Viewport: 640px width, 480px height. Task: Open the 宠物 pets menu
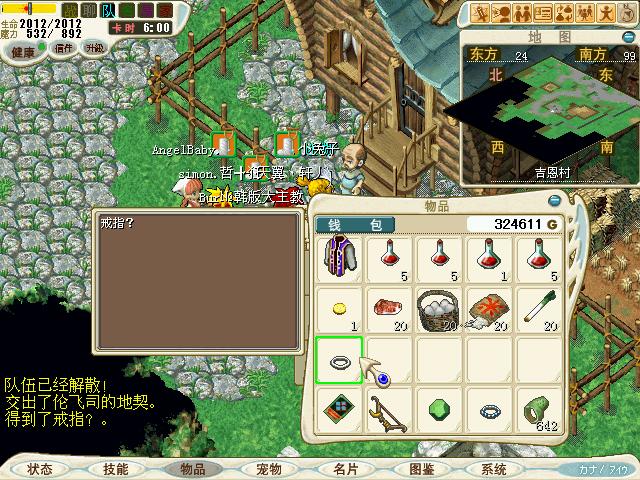269,468
